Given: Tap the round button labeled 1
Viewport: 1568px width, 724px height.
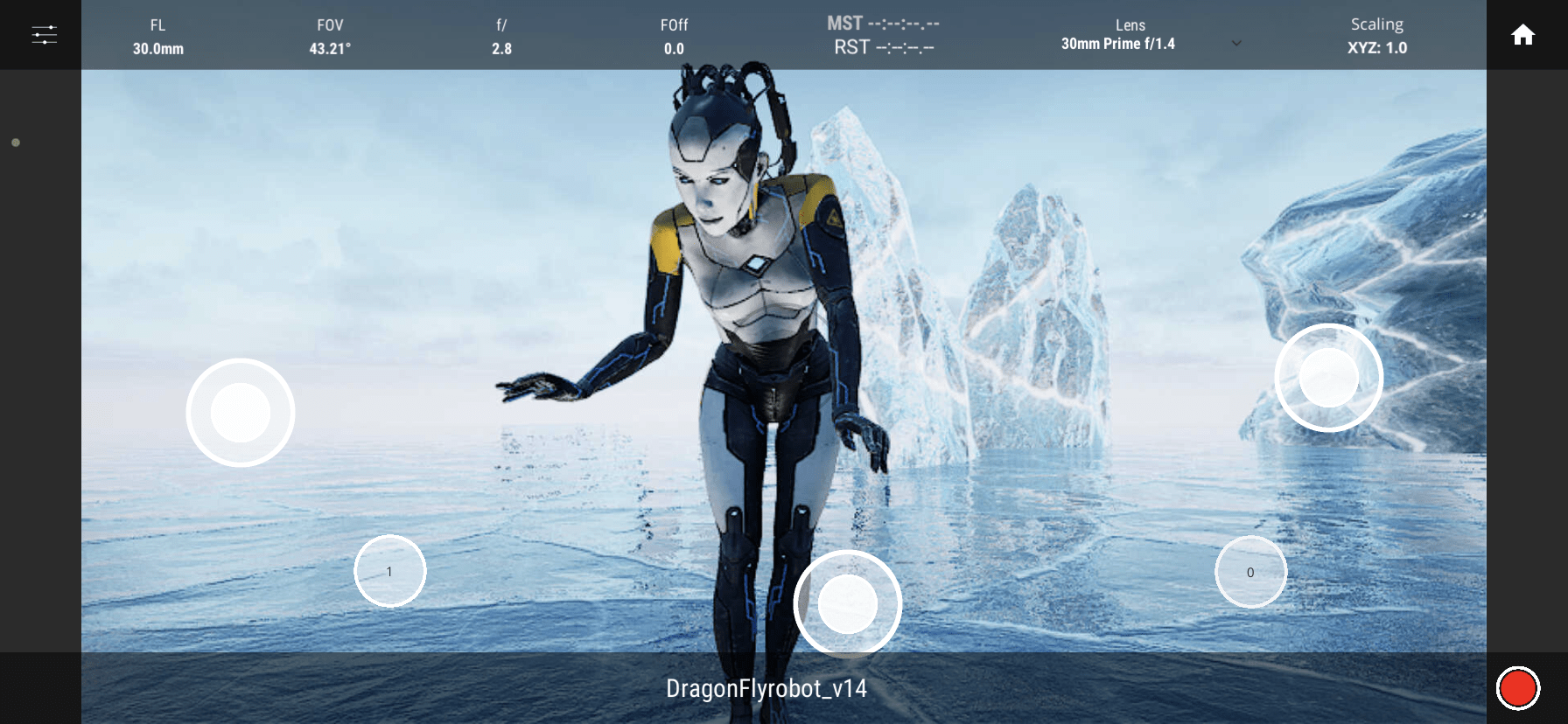Looking at the screenshot, I should tap(389, 571).
